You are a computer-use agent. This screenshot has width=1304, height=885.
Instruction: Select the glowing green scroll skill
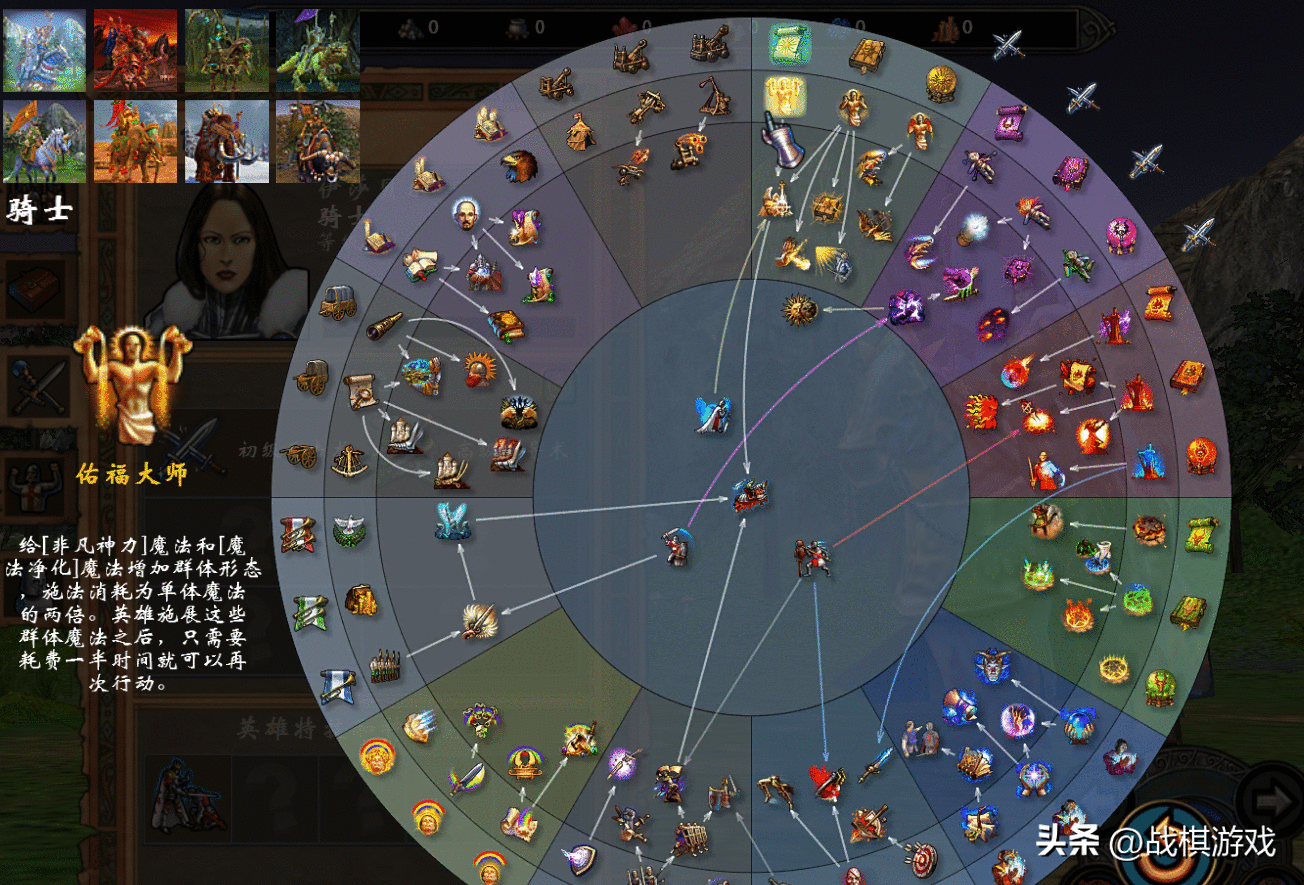pyautogui.click(x=789, y=43)
